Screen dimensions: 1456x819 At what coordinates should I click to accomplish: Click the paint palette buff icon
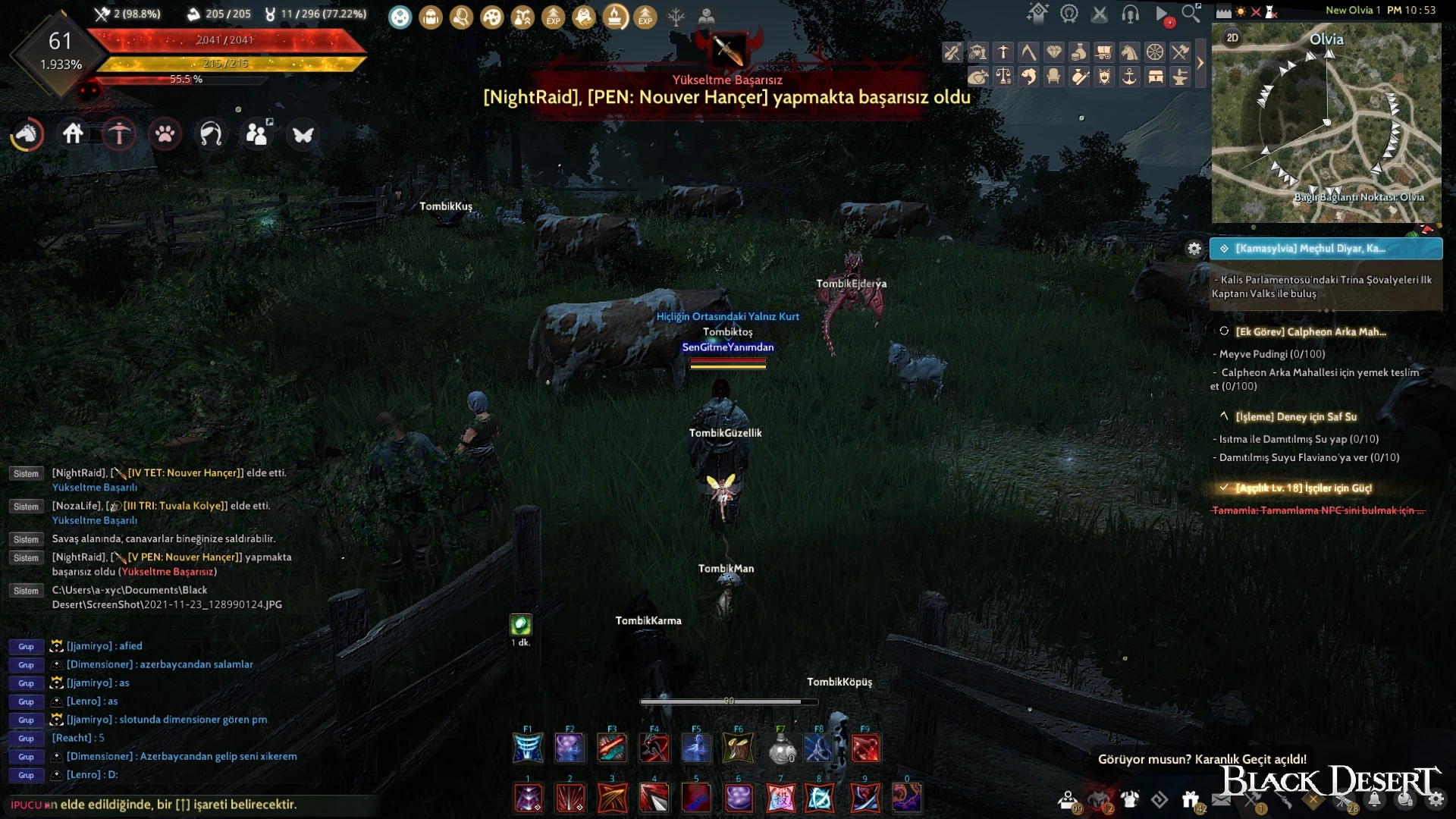tap(492, 17)
